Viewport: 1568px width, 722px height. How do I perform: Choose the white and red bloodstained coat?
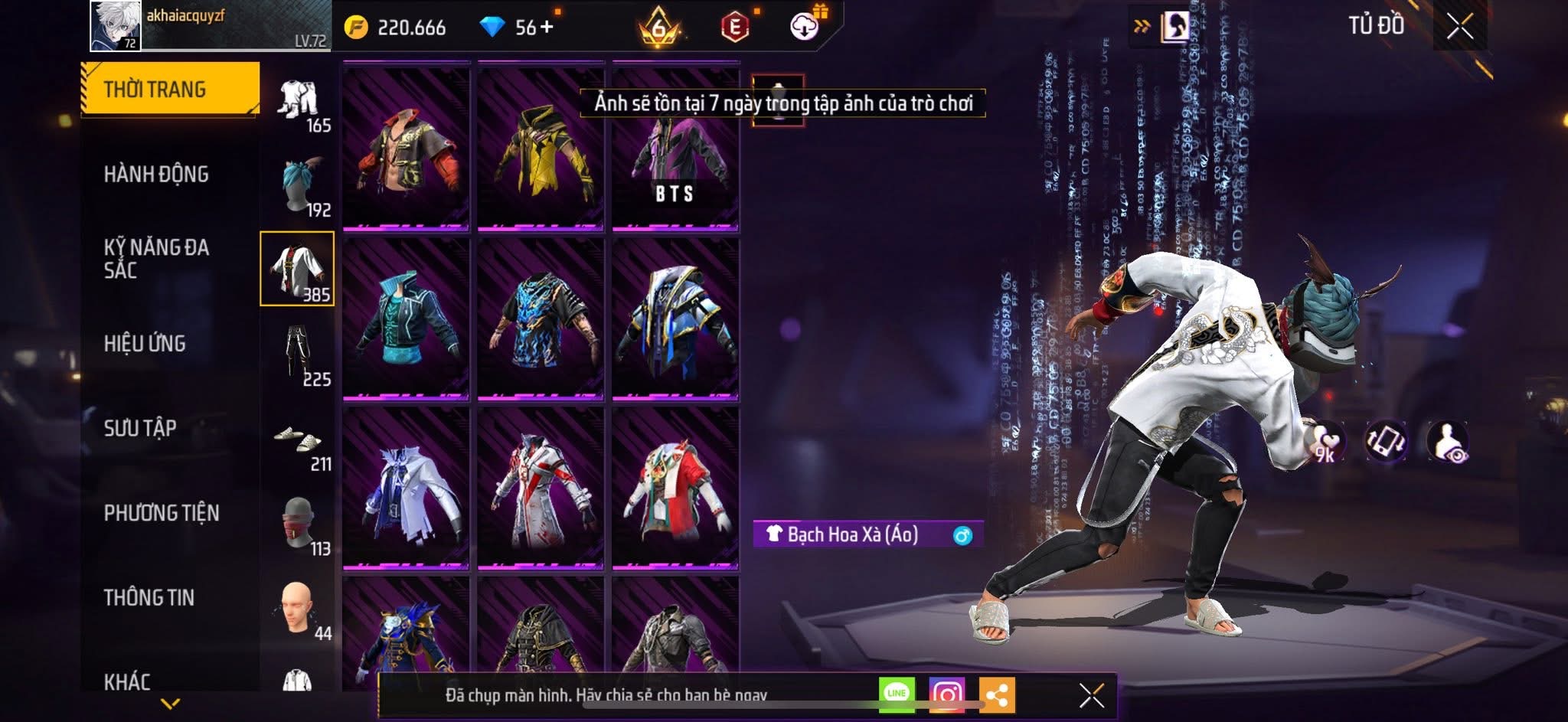pos(541,488)
